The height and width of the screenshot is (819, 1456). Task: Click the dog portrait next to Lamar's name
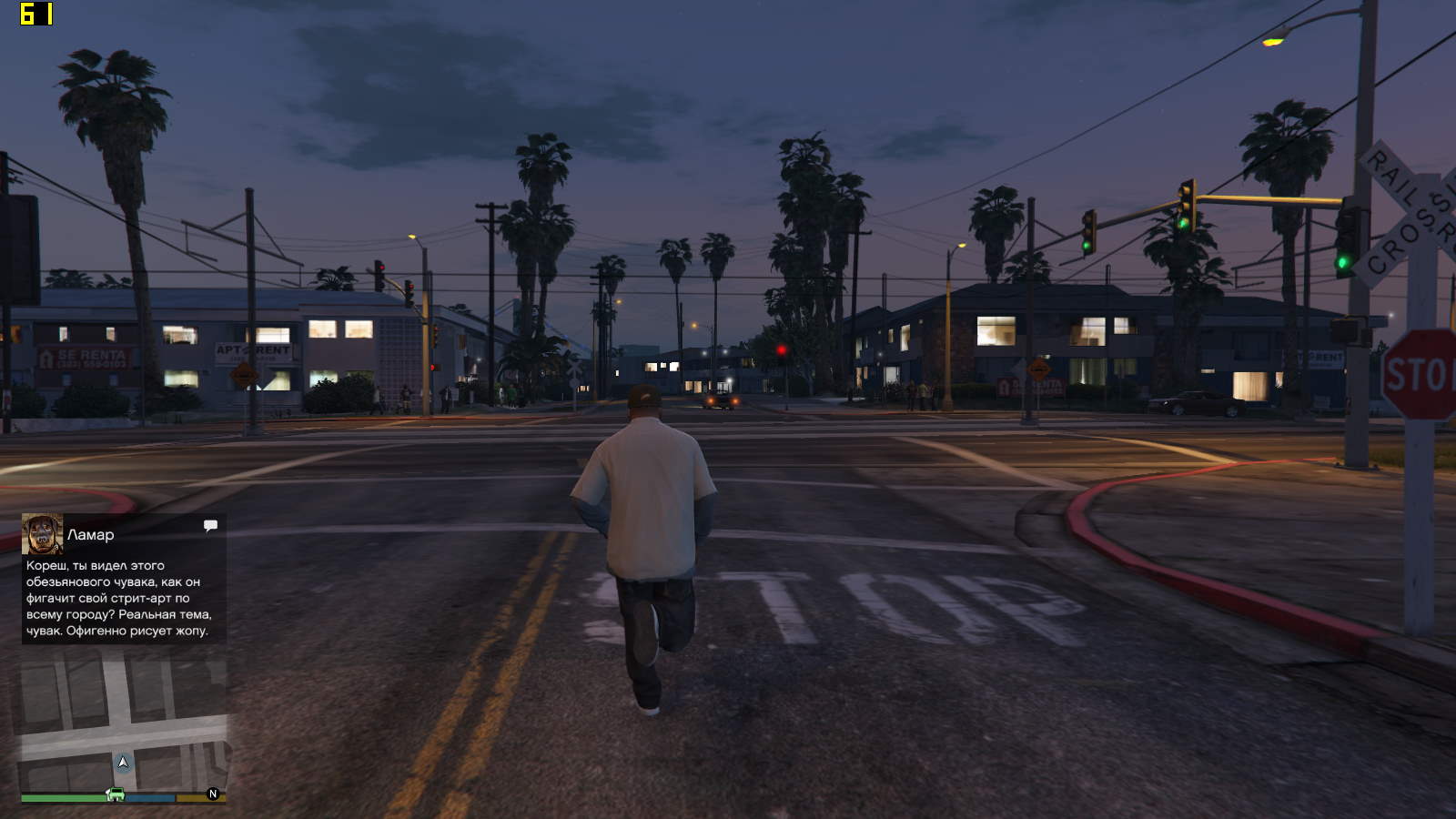(42, 534)
